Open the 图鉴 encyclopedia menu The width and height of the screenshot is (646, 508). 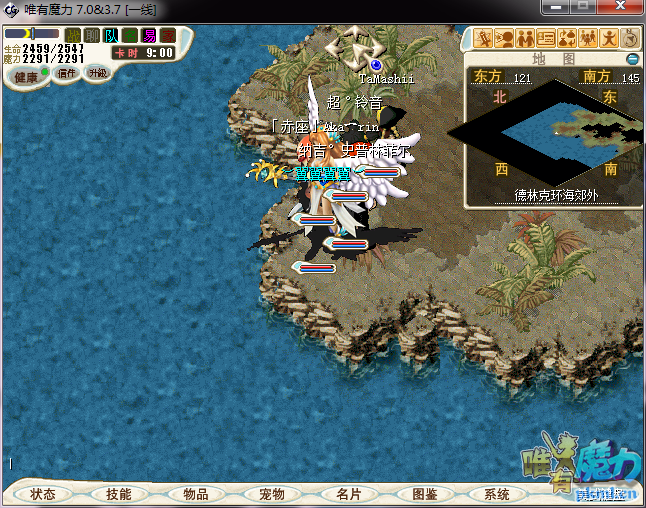pos(424,494)
